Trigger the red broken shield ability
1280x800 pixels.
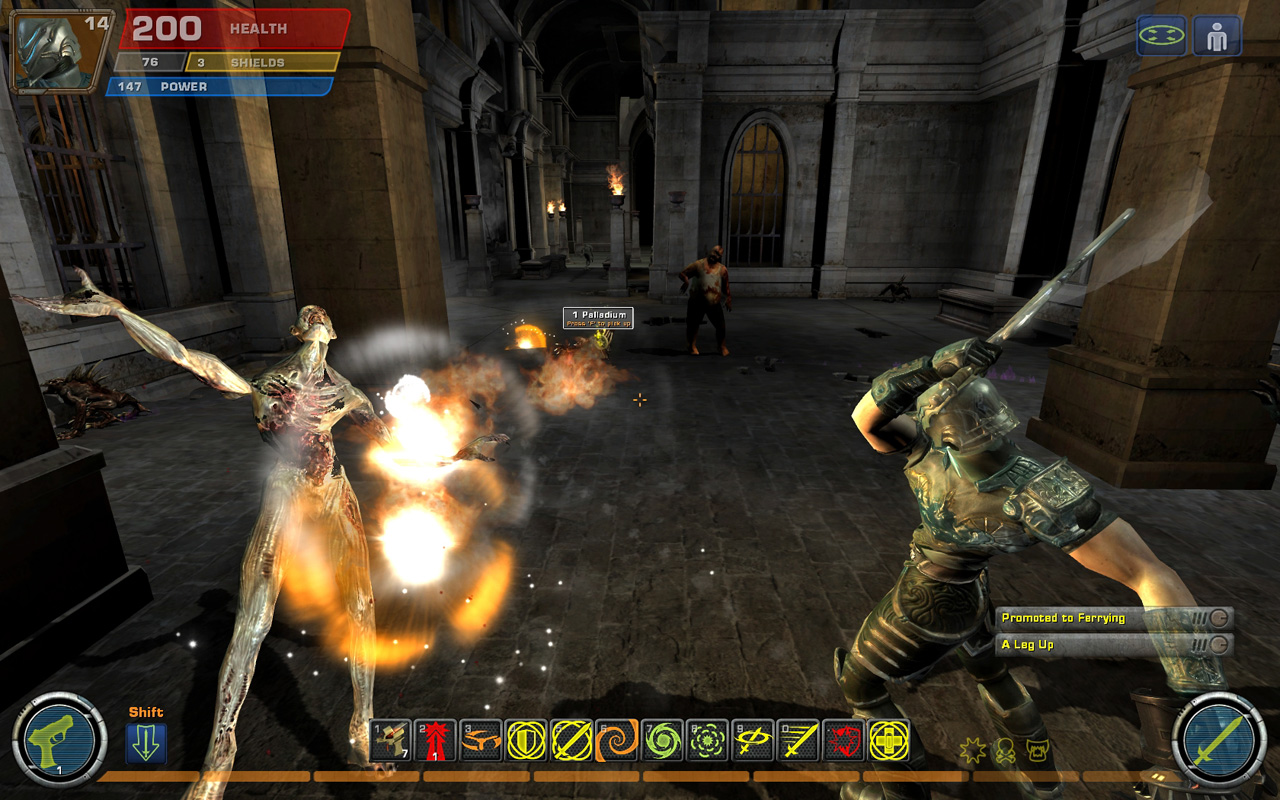coord(844,741)
